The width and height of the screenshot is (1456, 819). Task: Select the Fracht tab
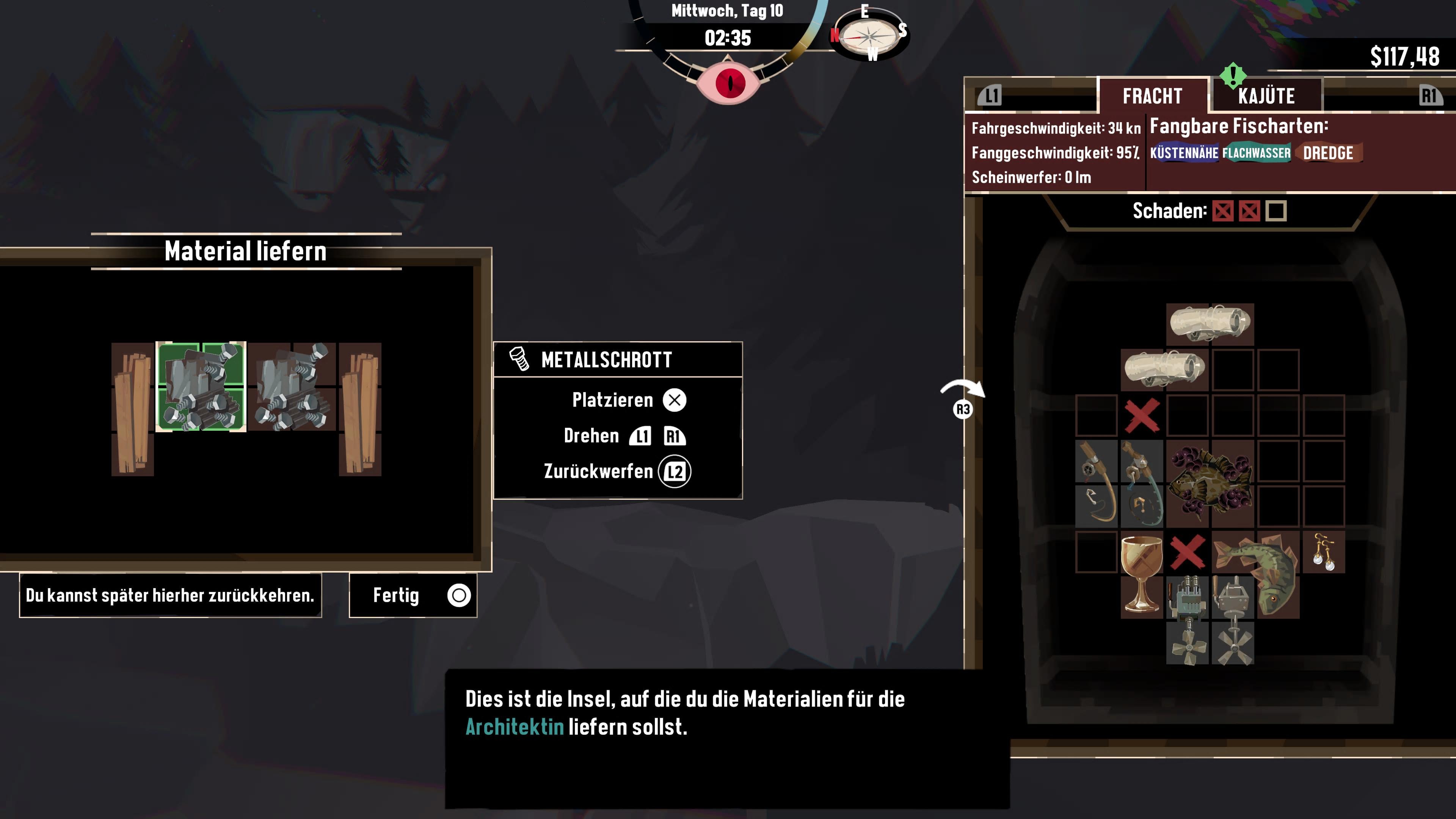coord(1152,96)
